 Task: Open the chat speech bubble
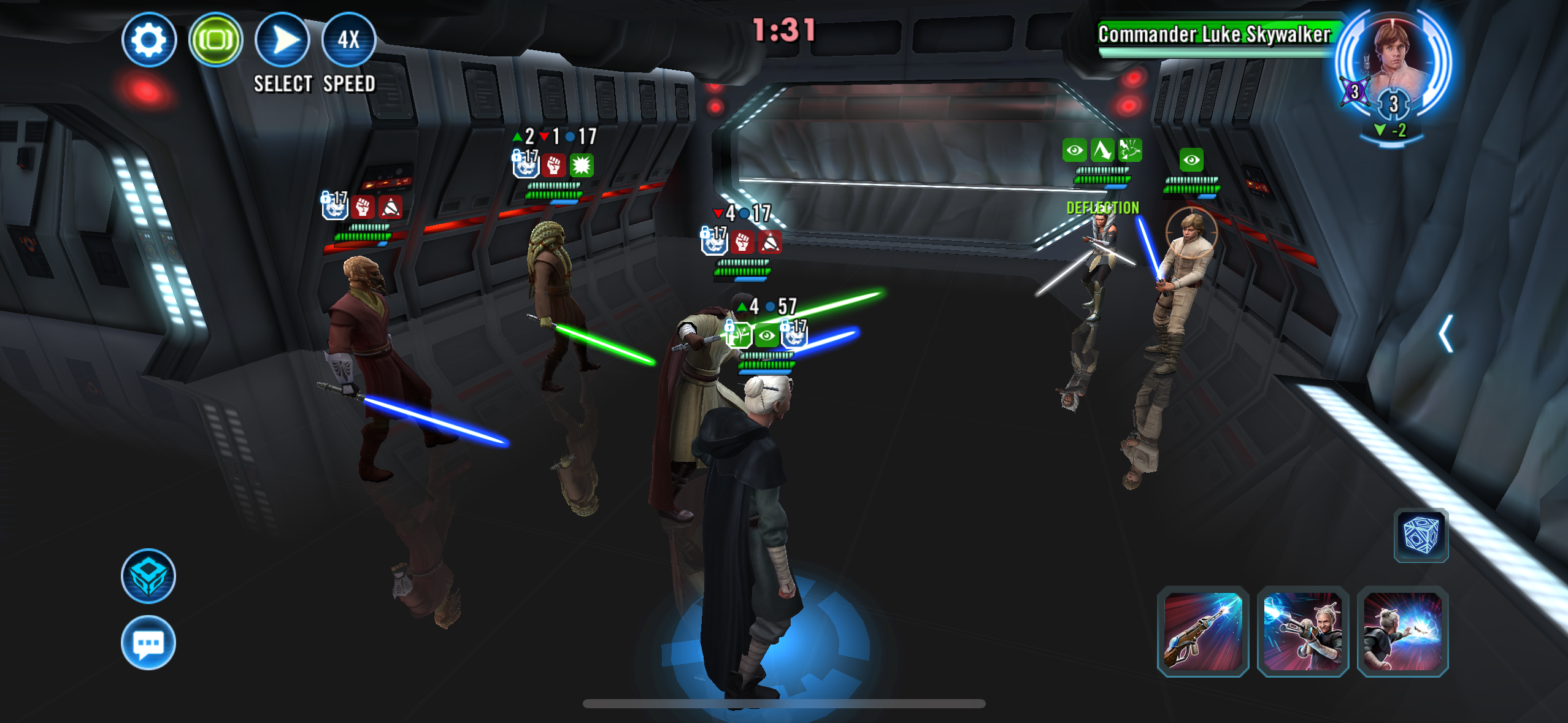click(x=148, y=642)
